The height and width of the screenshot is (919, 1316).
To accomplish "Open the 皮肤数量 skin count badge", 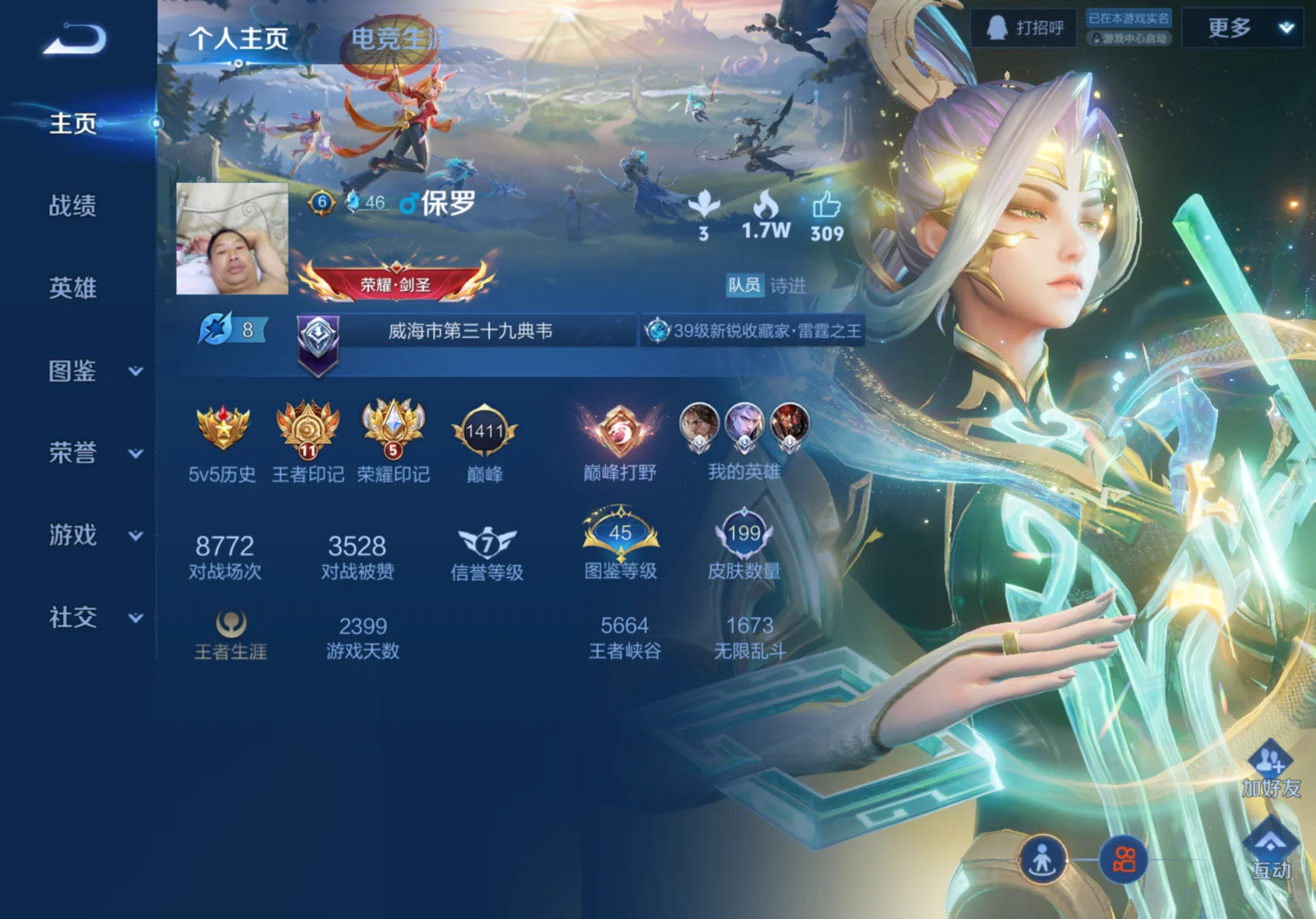I will pos(744,534).
